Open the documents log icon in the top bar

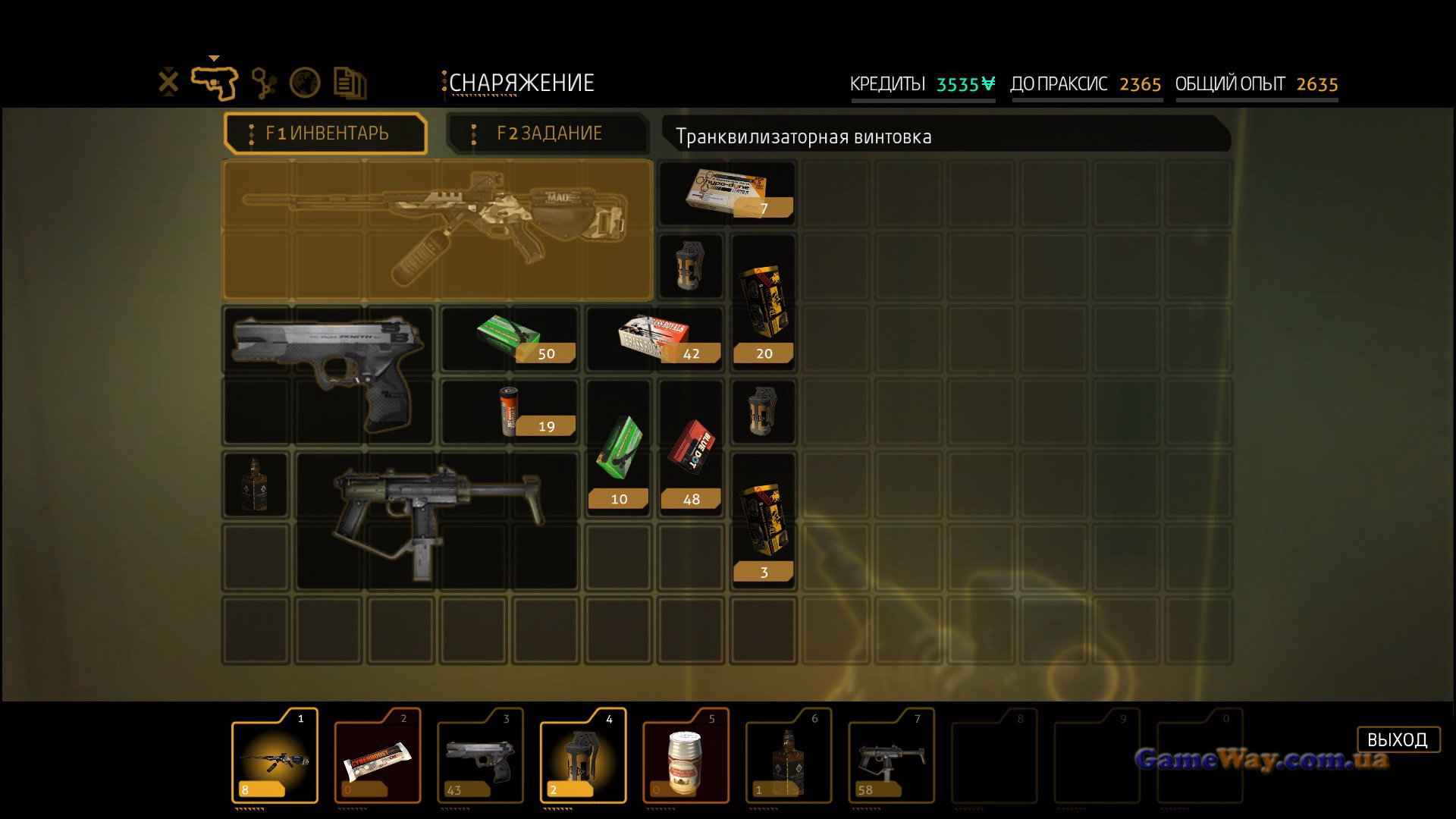tap(350, 83)
